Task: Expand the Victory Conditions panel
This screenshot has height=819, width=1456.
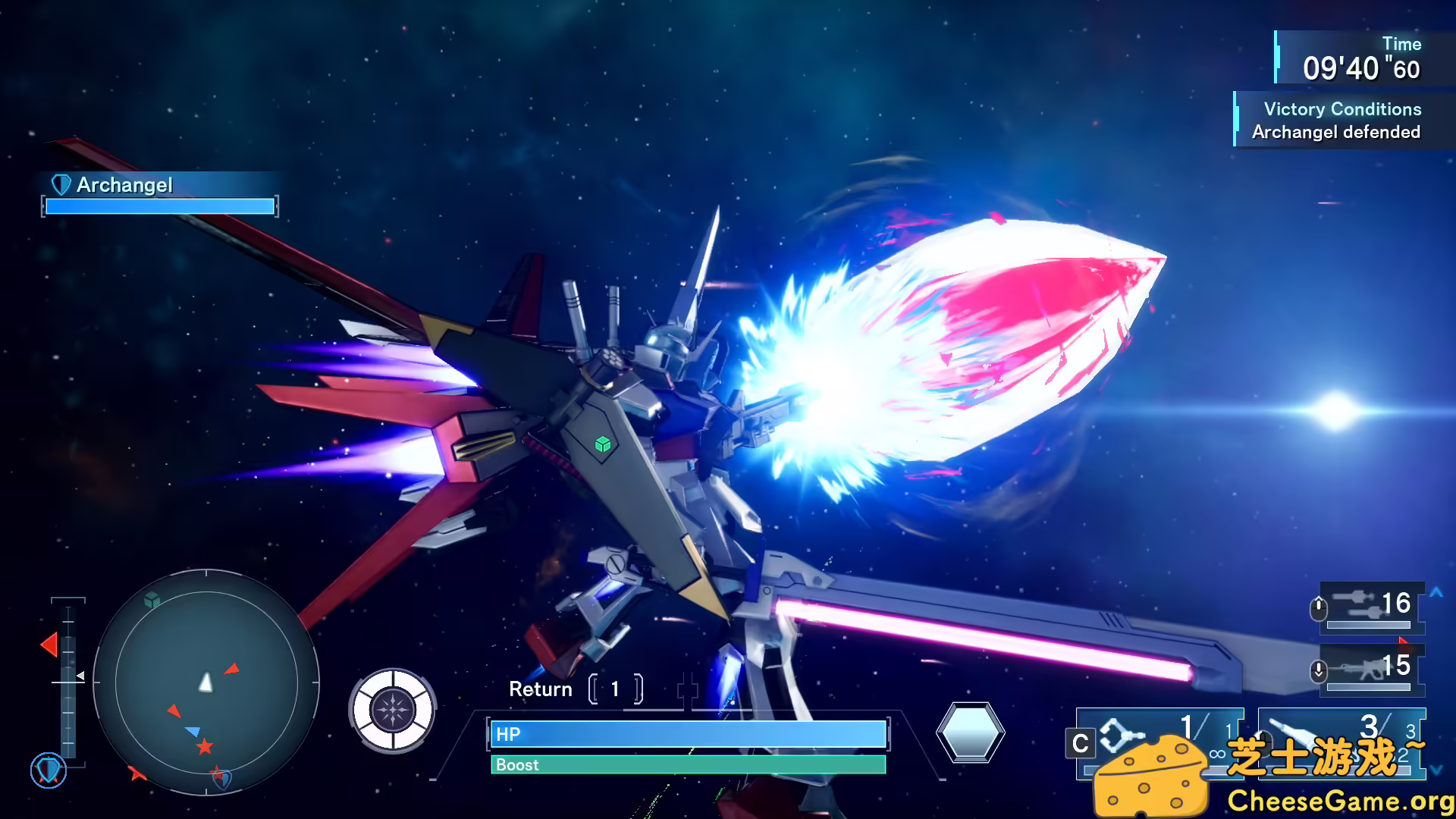Action: [x=1342, y=109]
